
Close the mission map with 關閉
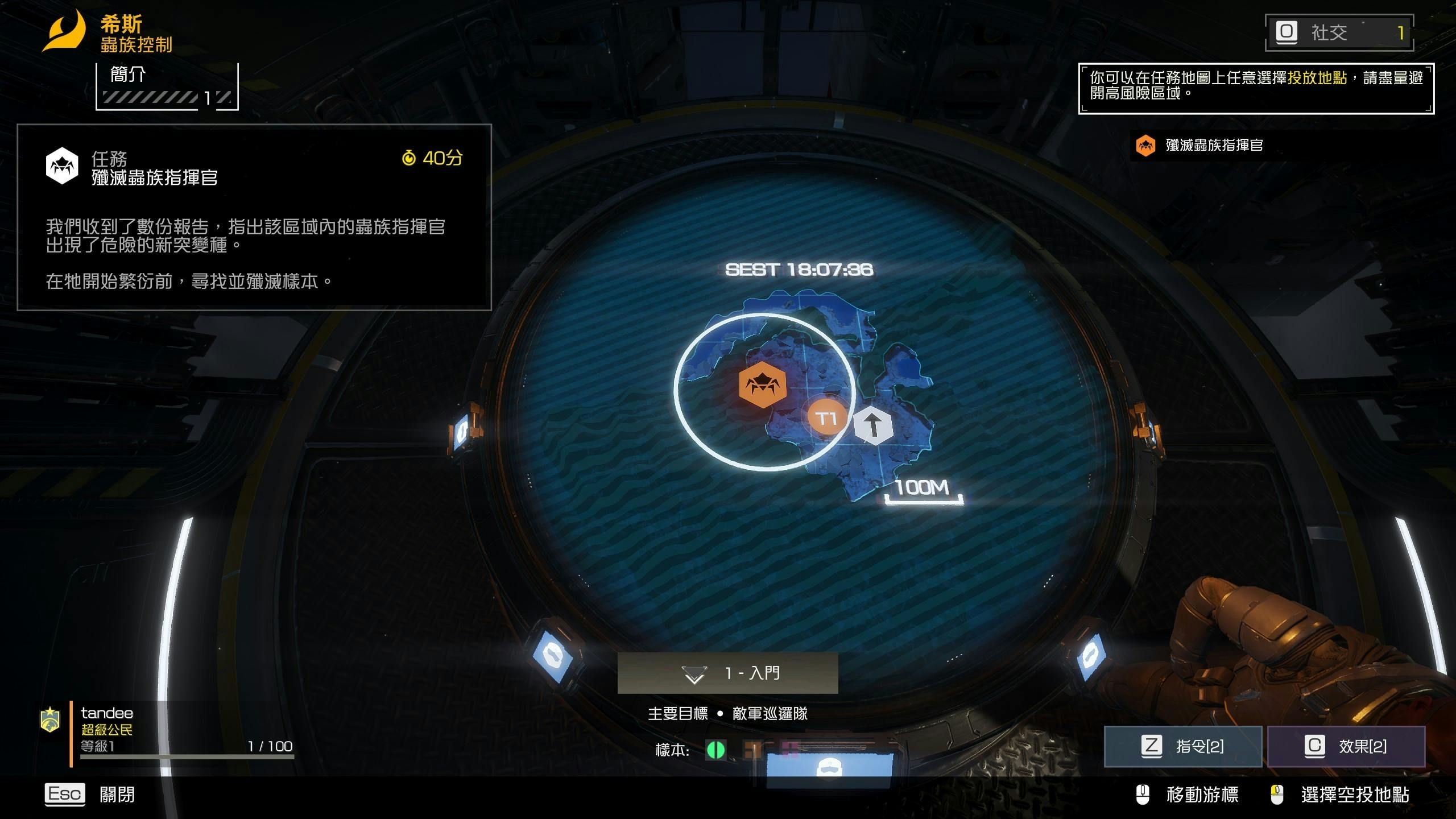[x=90, y=794]
